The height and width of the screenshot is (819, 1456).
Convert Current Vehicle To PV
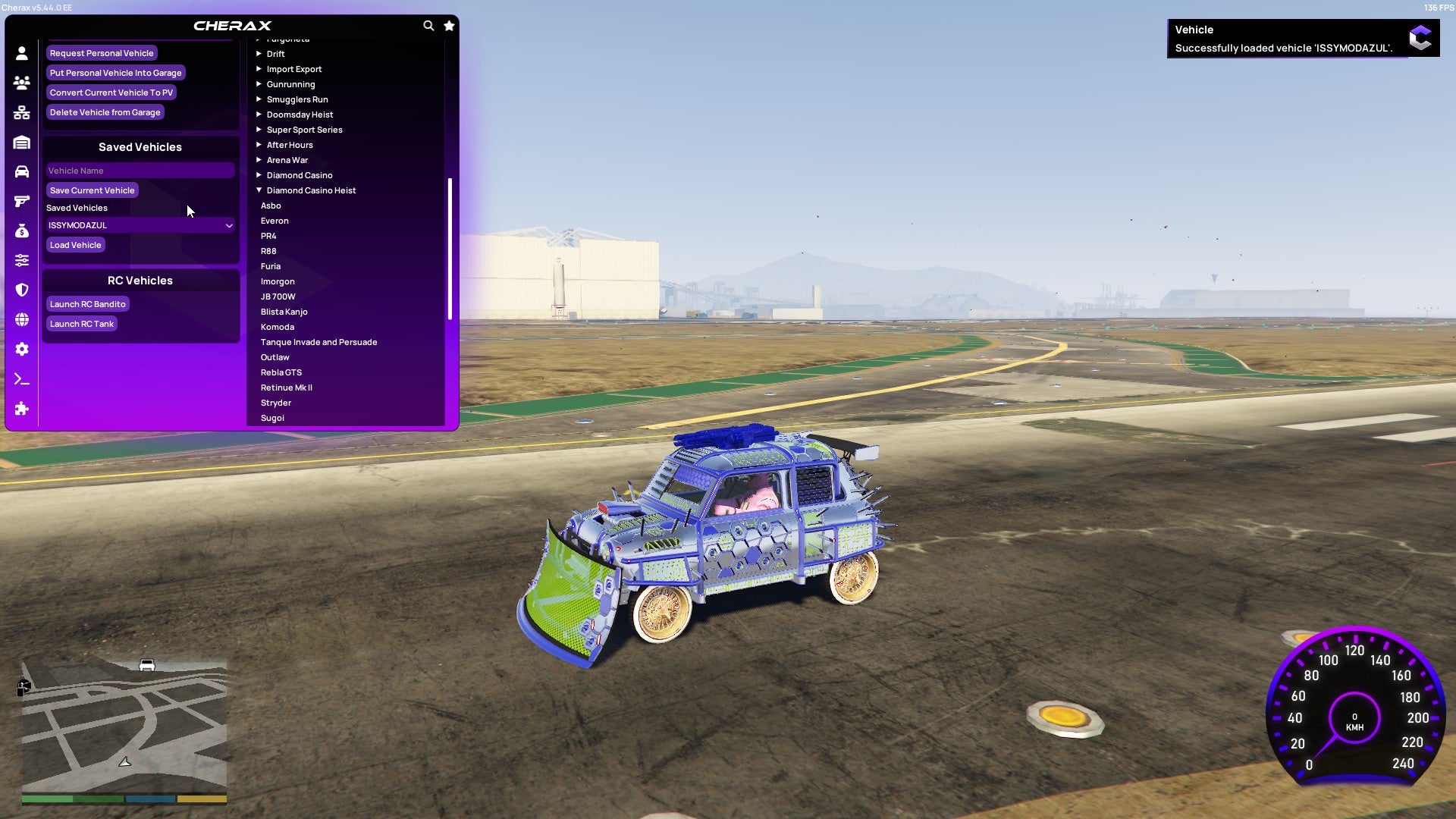111,93
